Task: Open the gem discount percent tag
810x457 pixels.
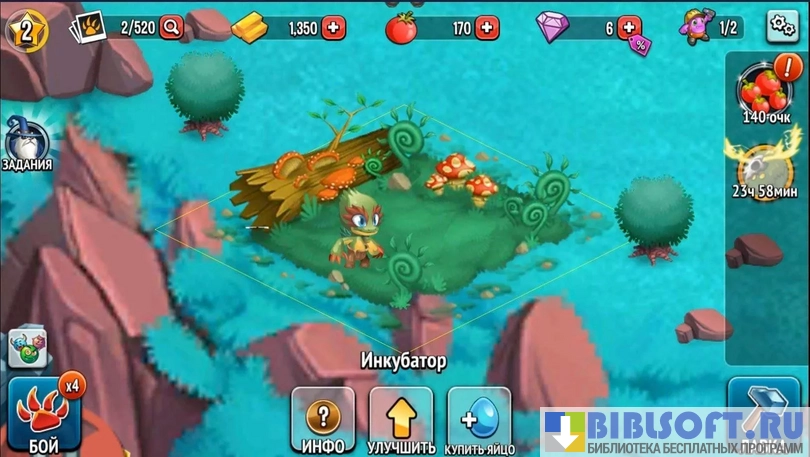Action: click(x=639, y=43)
